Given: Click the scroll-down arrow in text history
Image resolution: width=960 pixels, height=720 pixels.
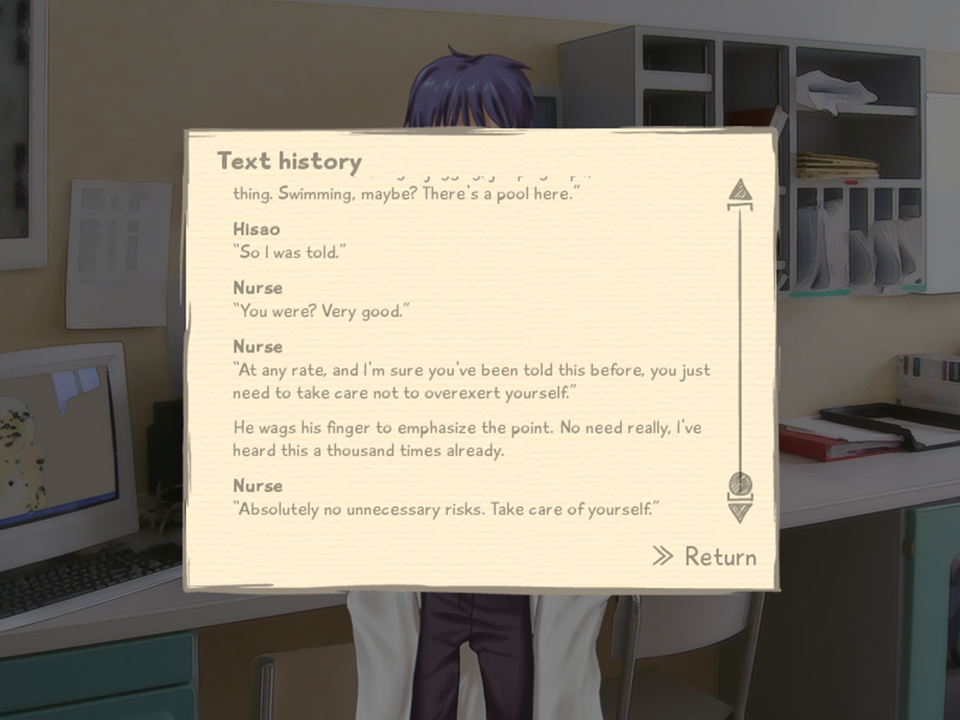Looking at the screenshot, I should tap(740, 511).
